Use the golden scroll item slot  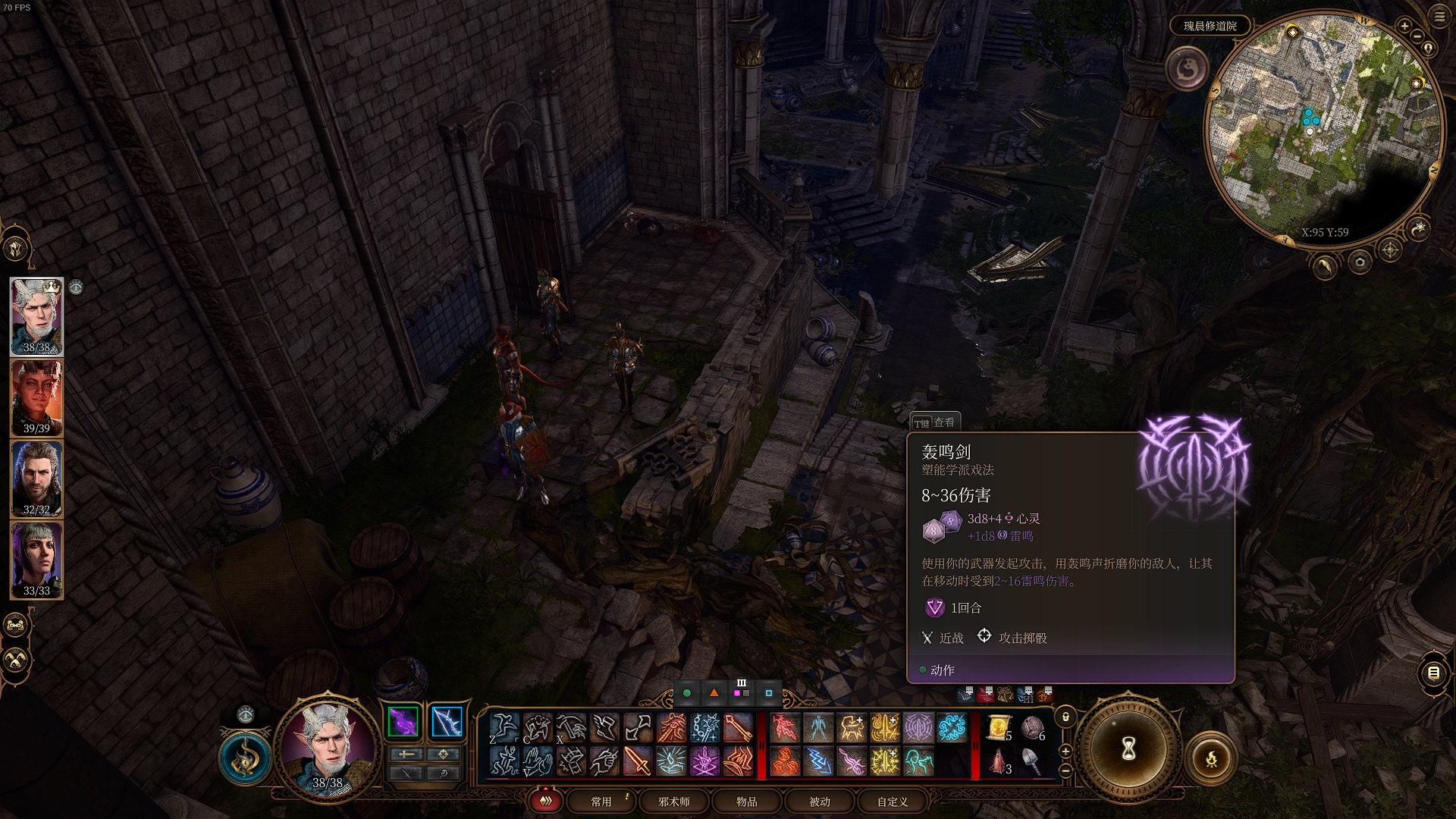[999, 729]
